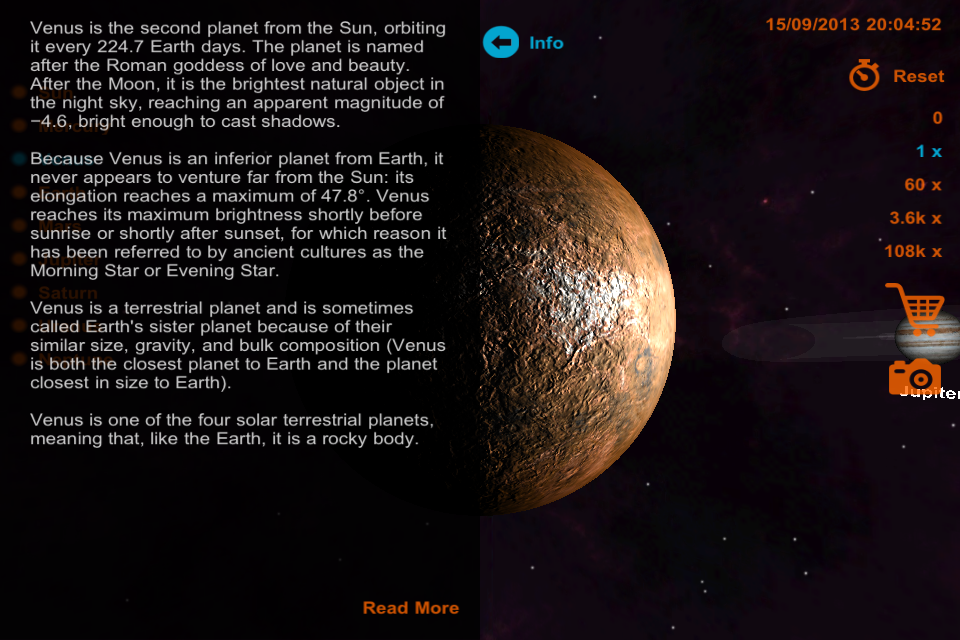
Task: Choose the 60 x time speed
Action: tap(922, 185)
